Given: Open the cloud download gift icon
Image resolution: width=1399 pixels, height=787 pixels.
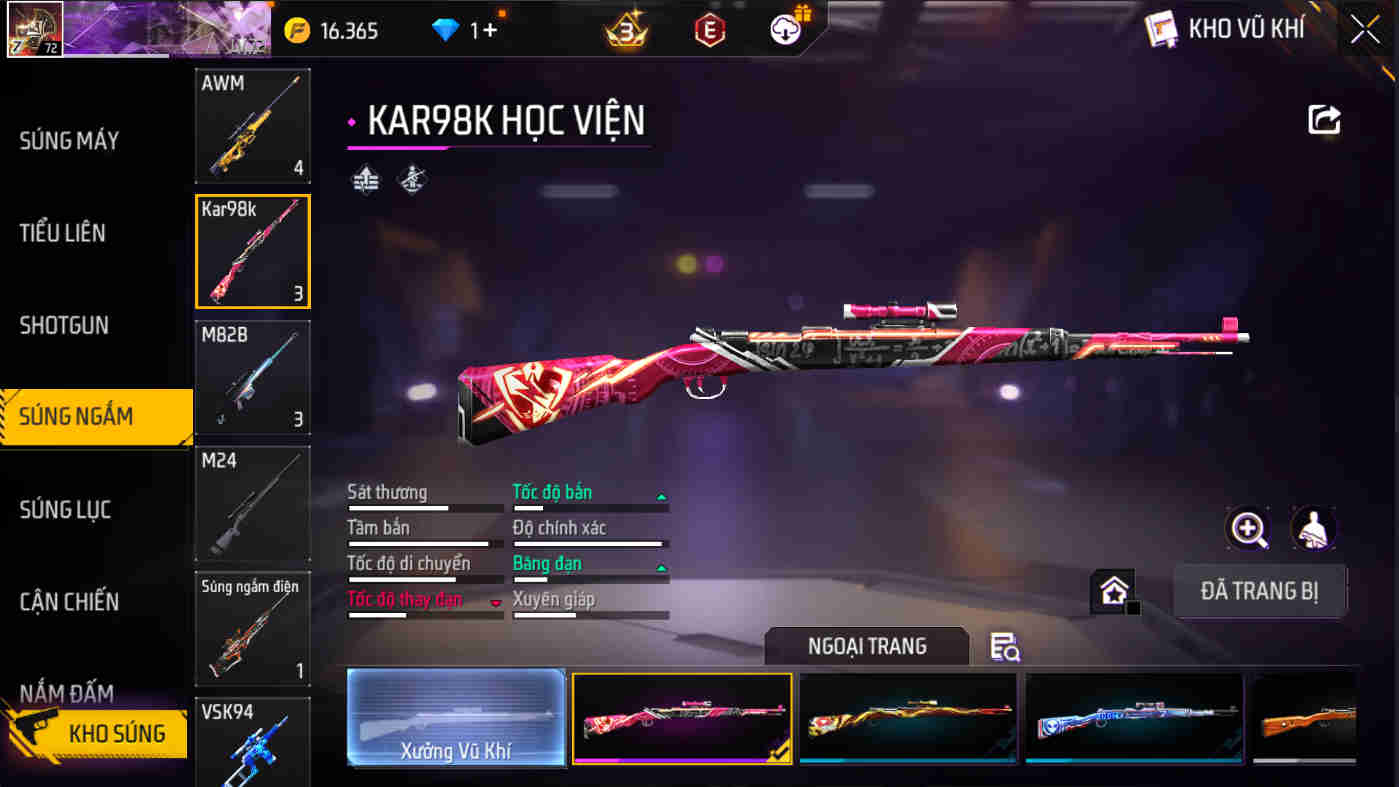Looking at the screenshot, I should coord(786,28).
